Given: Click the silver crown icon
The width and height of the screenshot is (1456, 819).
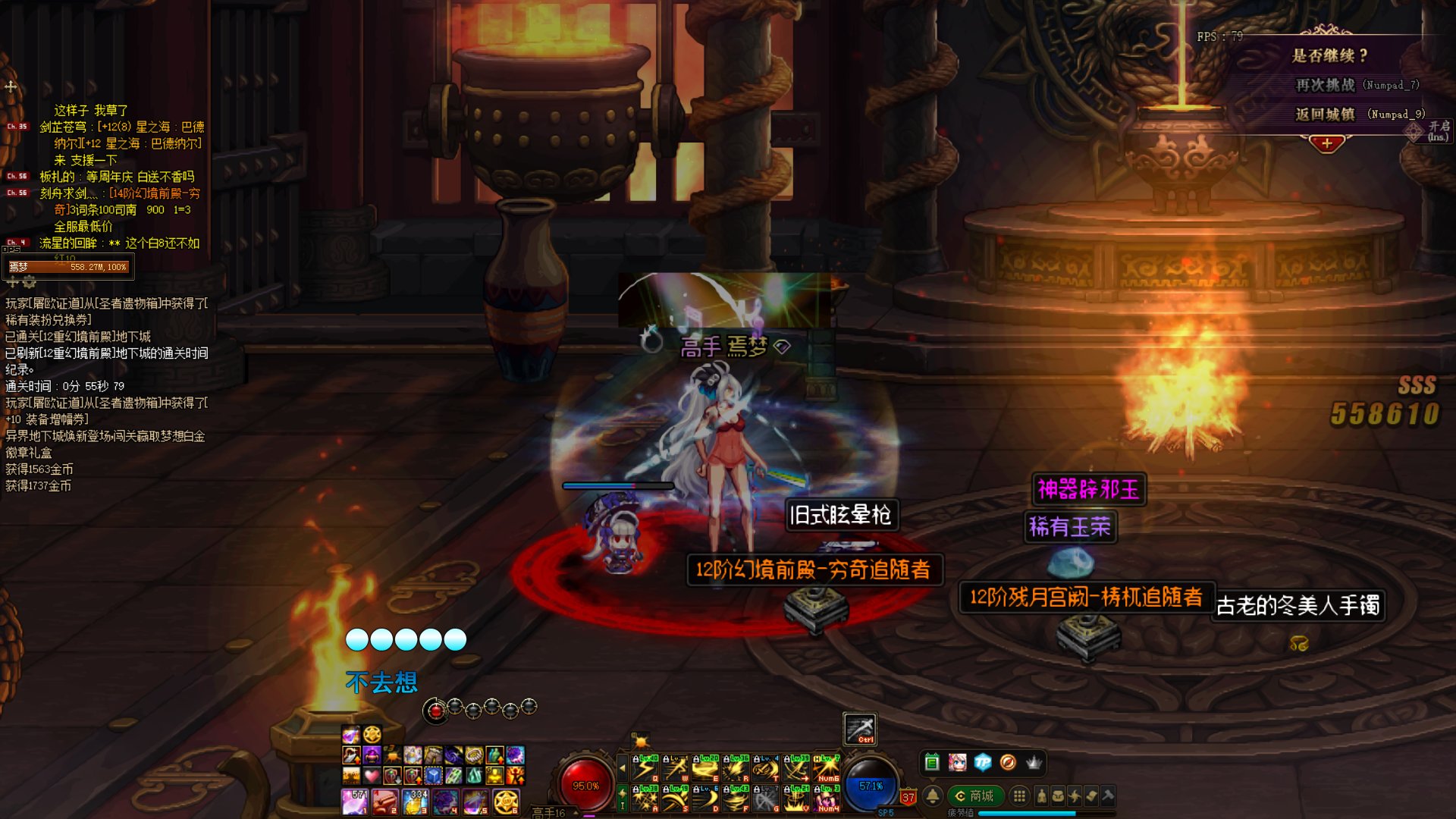Looking at the screenshot, I should tap(1034, 762).
